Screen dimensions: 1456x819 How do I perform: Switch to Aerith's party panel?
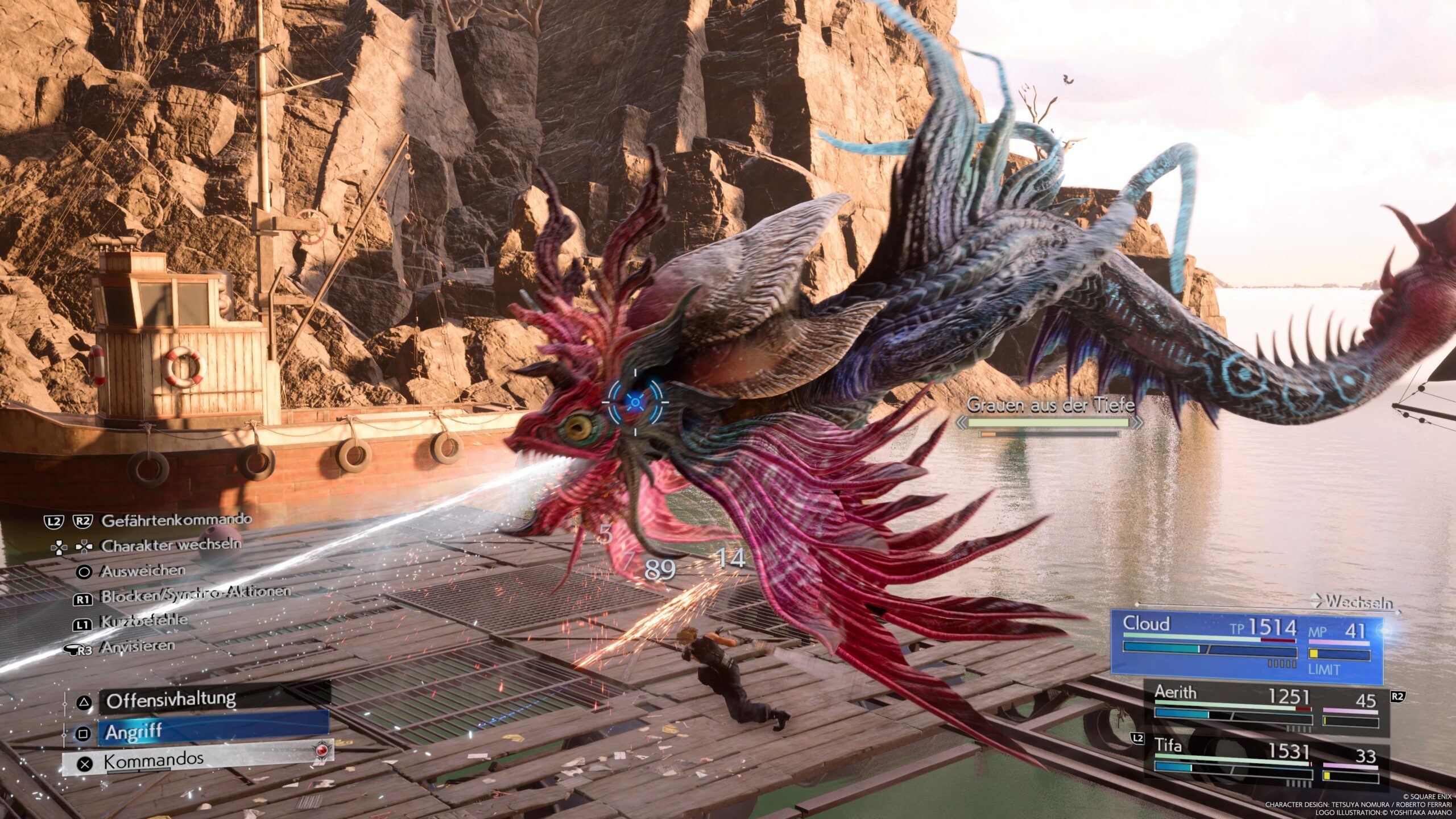(1266, 708)
